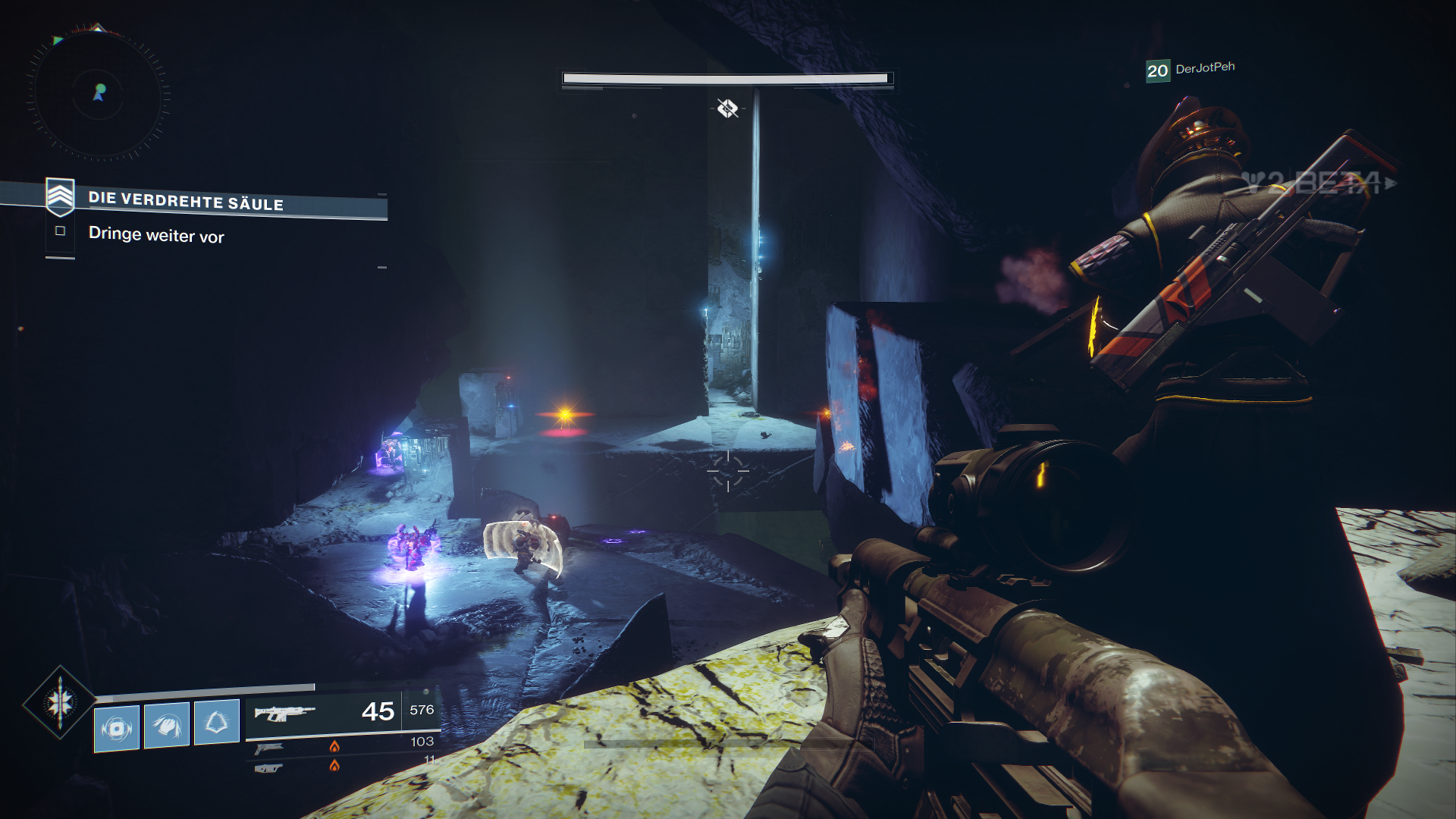
Task: Click the circular radar in the corner
Action: 99,94
